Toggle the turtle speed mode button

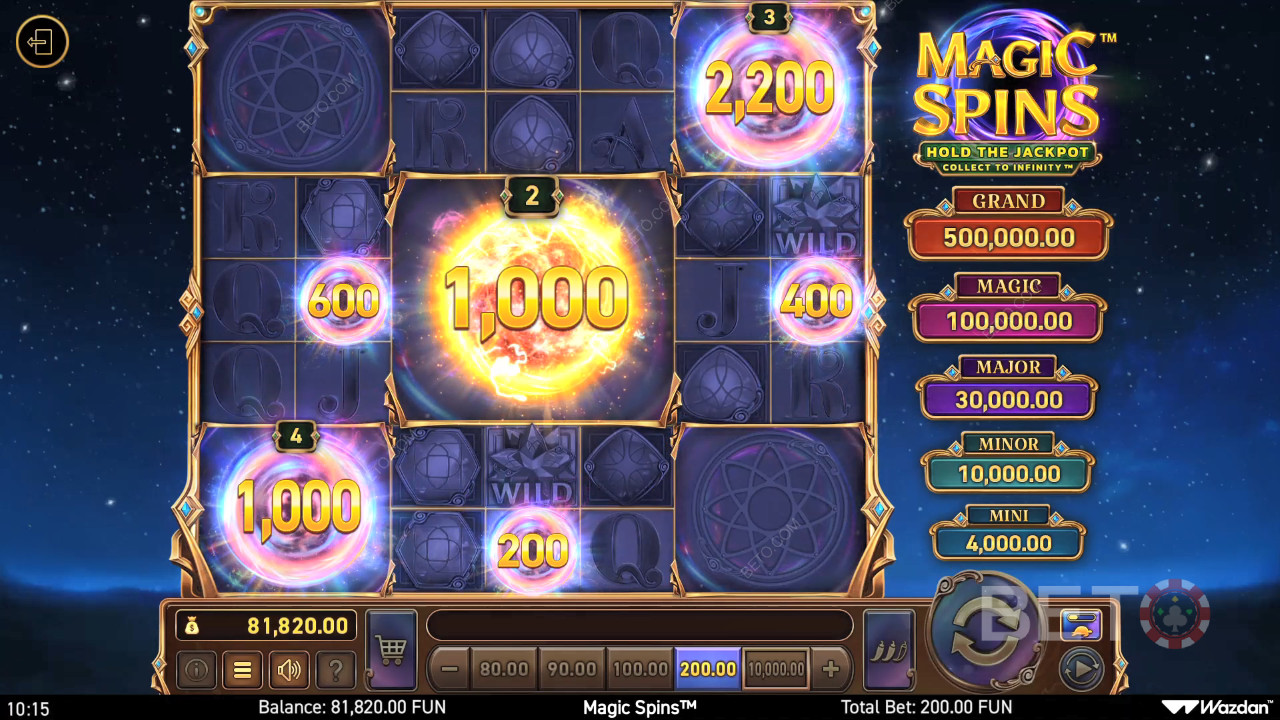coord(1081,625)
